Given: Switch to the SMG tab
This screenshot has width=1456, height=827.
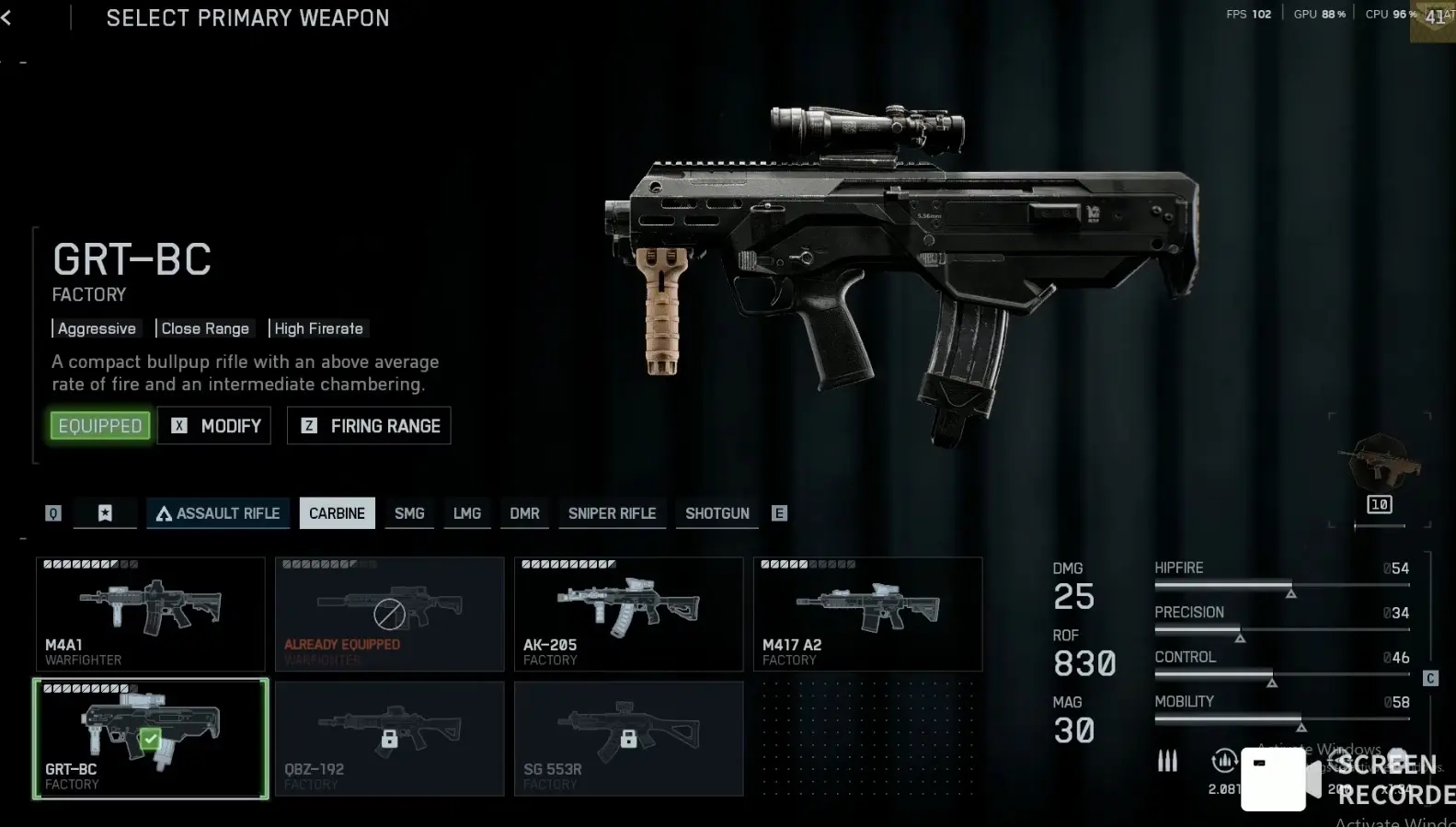Looking at the screenshot, I should [x=409, y=513].
